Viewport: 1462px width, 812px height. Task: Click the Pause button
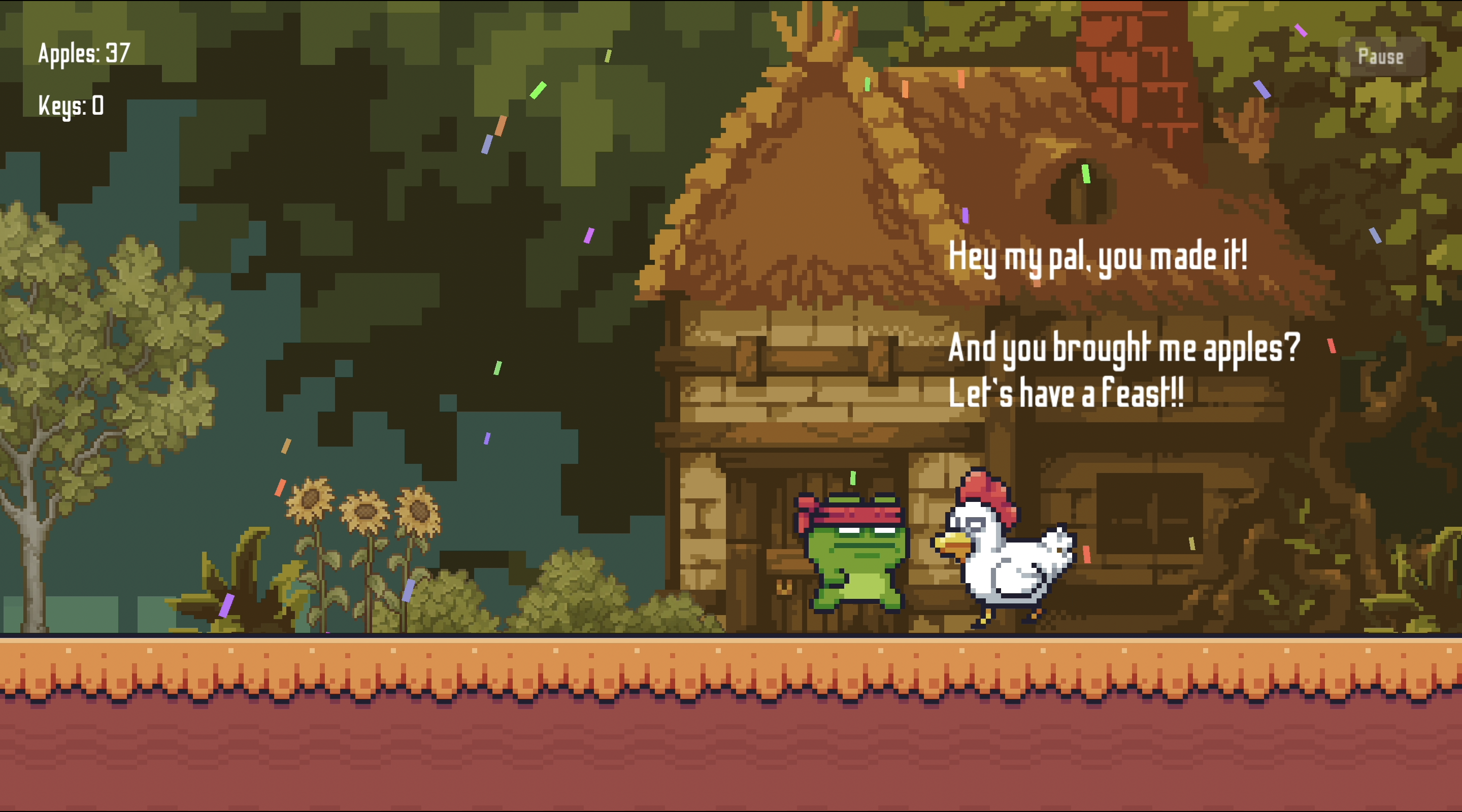click(1380, 56)
